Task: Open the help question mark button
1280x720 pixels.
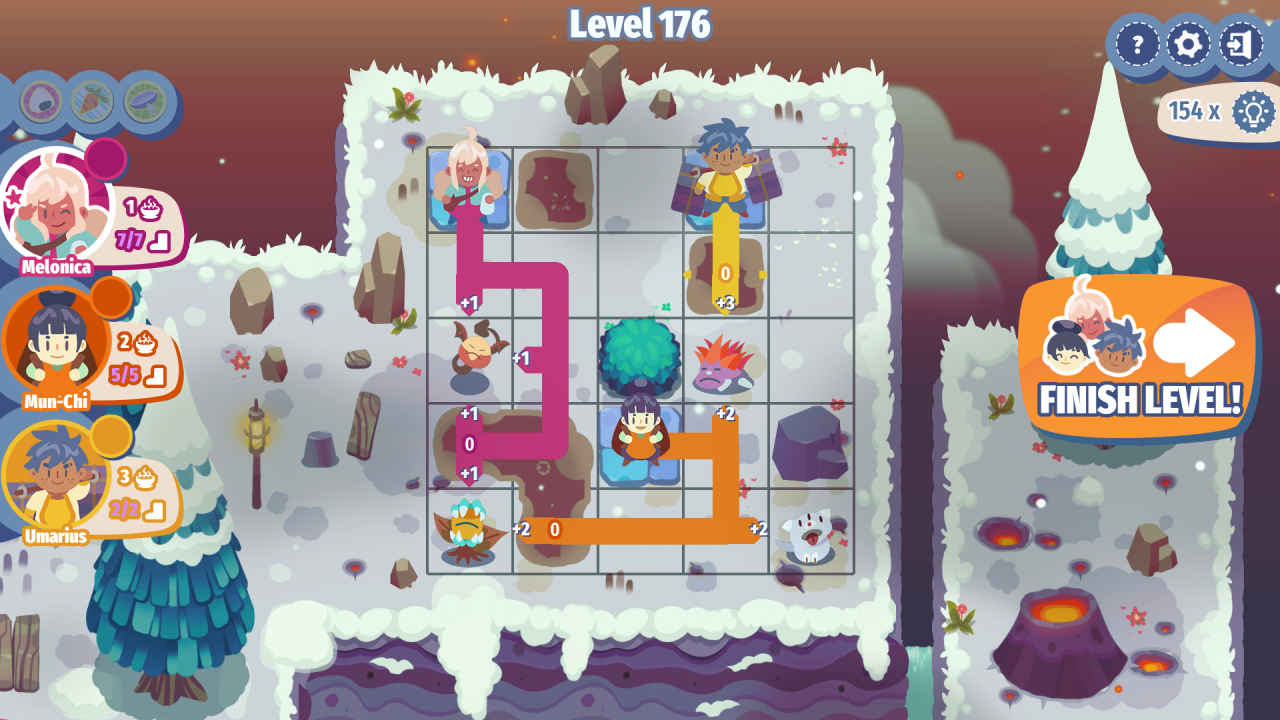Action: [1137, 45]
